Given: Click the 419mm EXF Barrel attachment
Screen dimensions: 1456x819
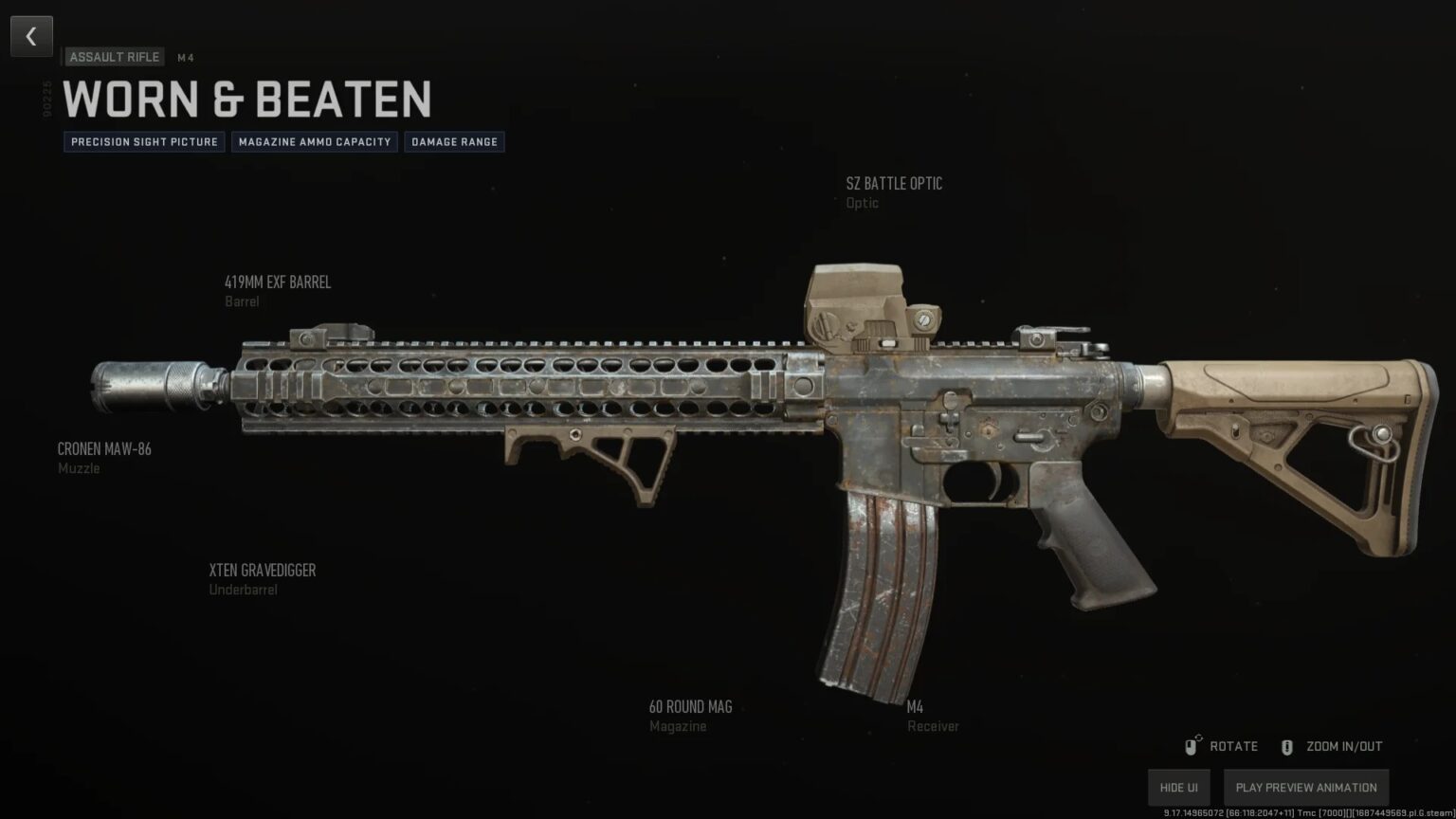Looking at the screenshot, I should [x=277, y=282].
